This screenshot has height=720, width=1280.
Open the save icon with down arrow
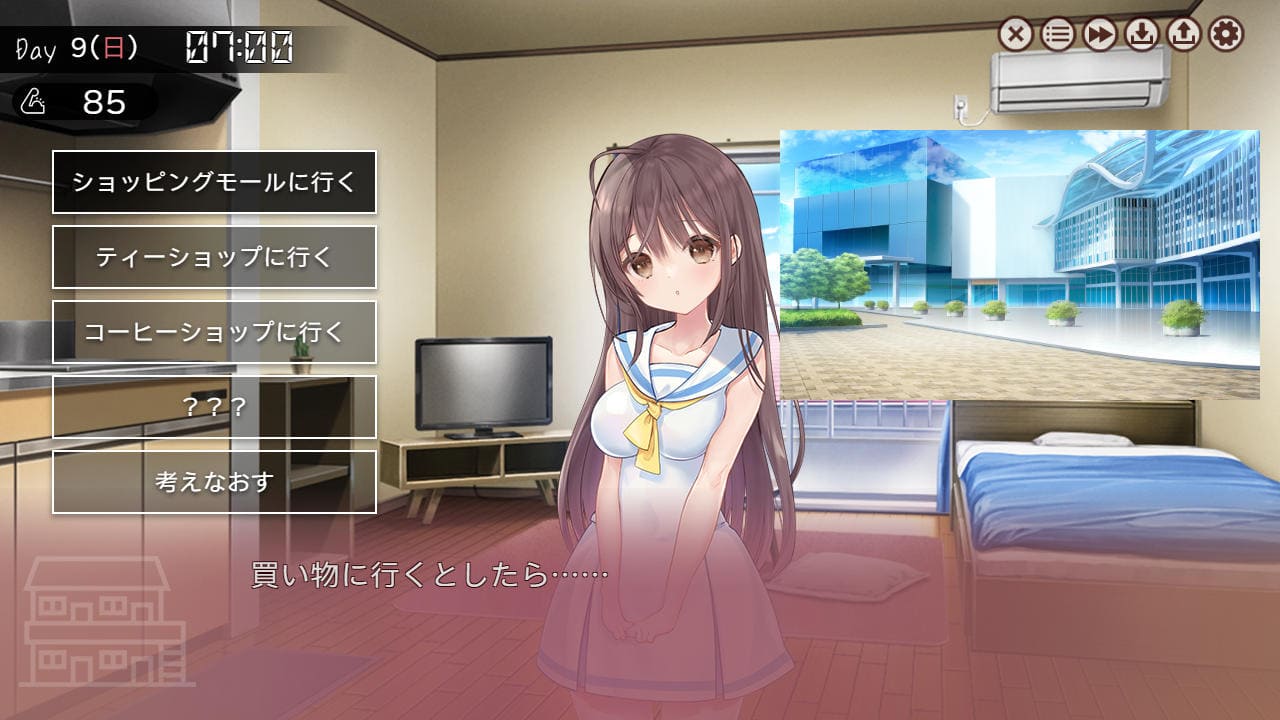point(1141,35)
